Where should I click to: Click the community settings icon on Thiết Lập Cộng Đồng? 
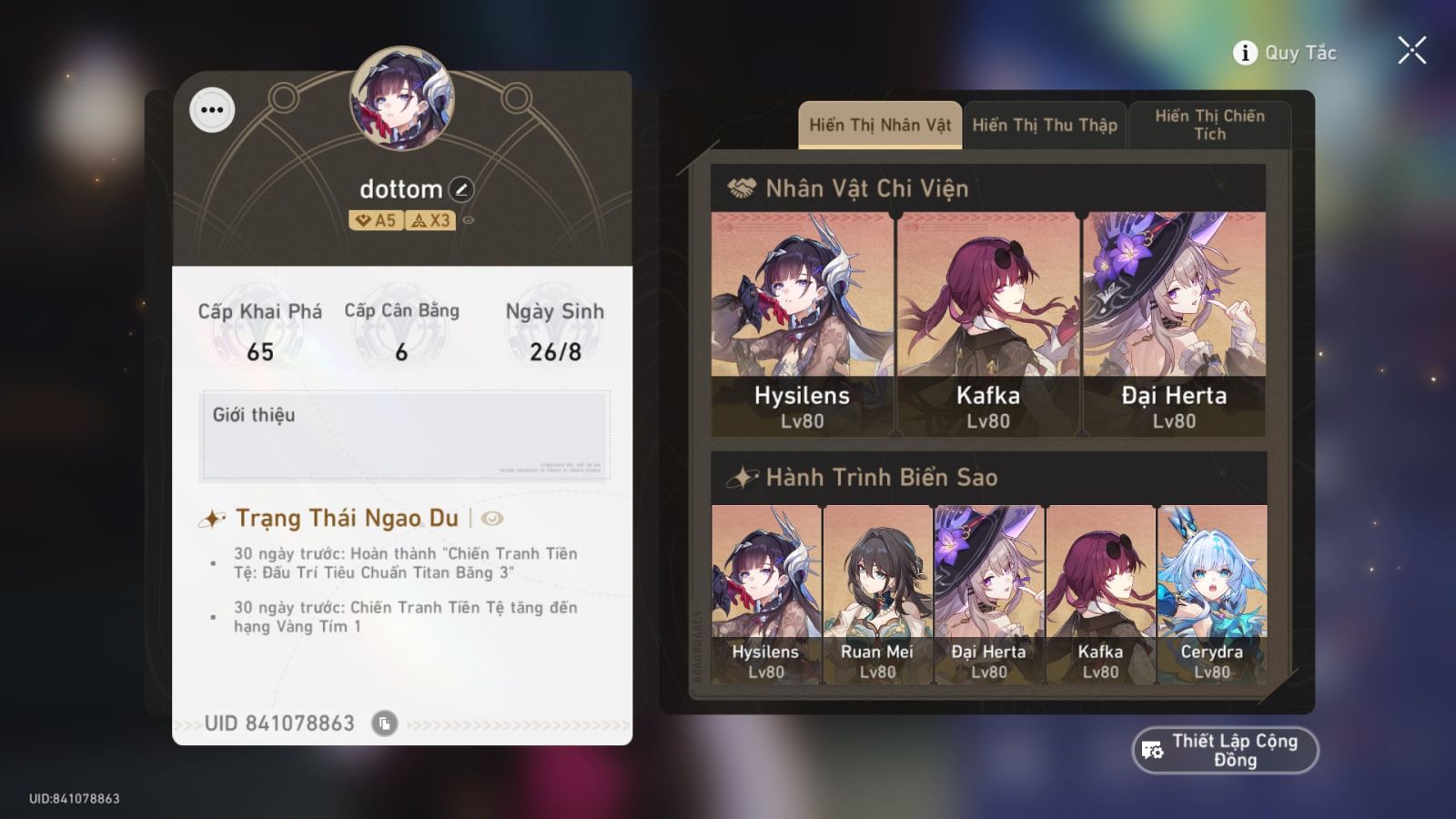[1150, 750]
